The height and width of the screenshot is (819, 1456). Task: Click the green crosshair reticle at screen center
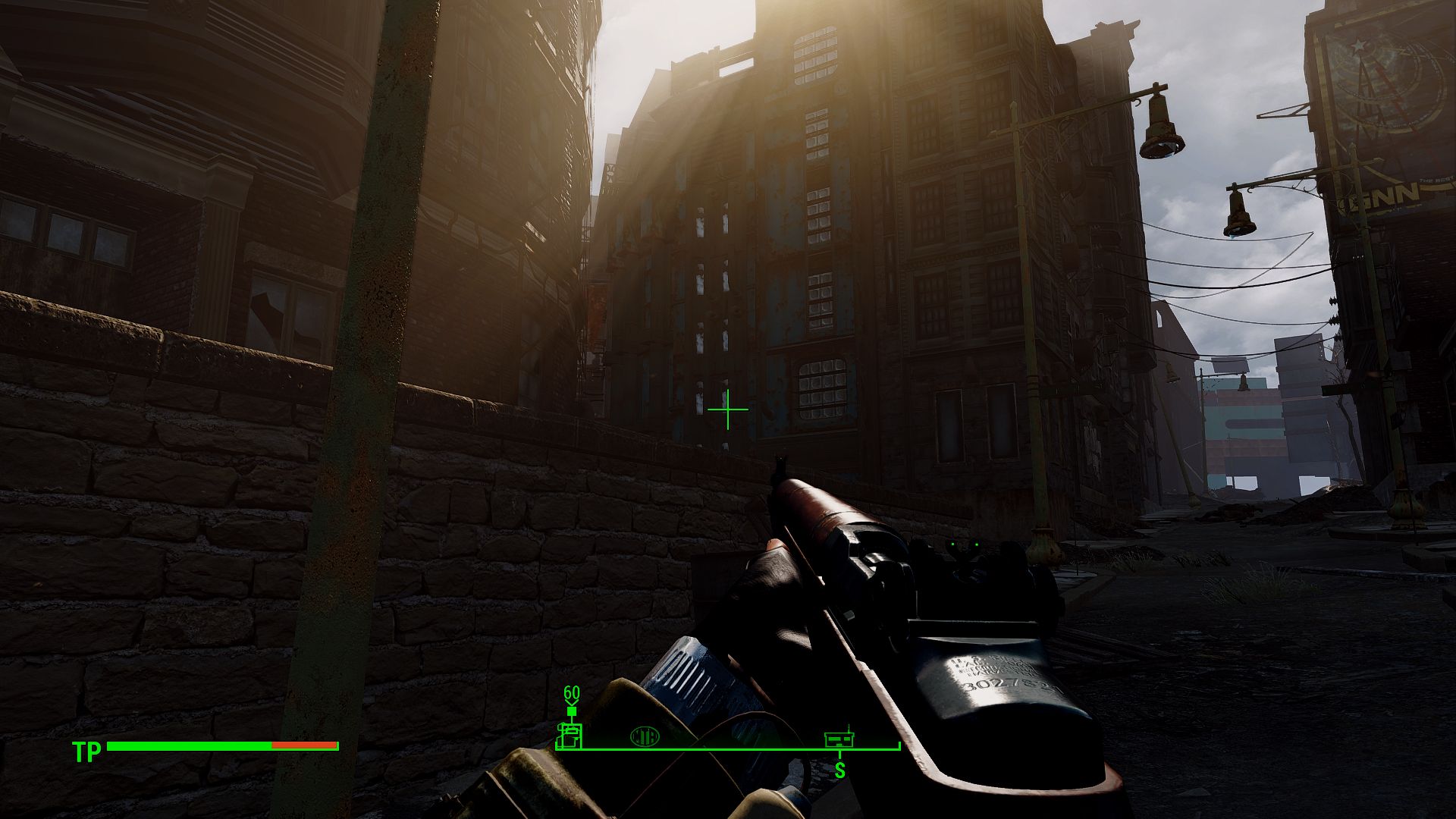point(726,409)
